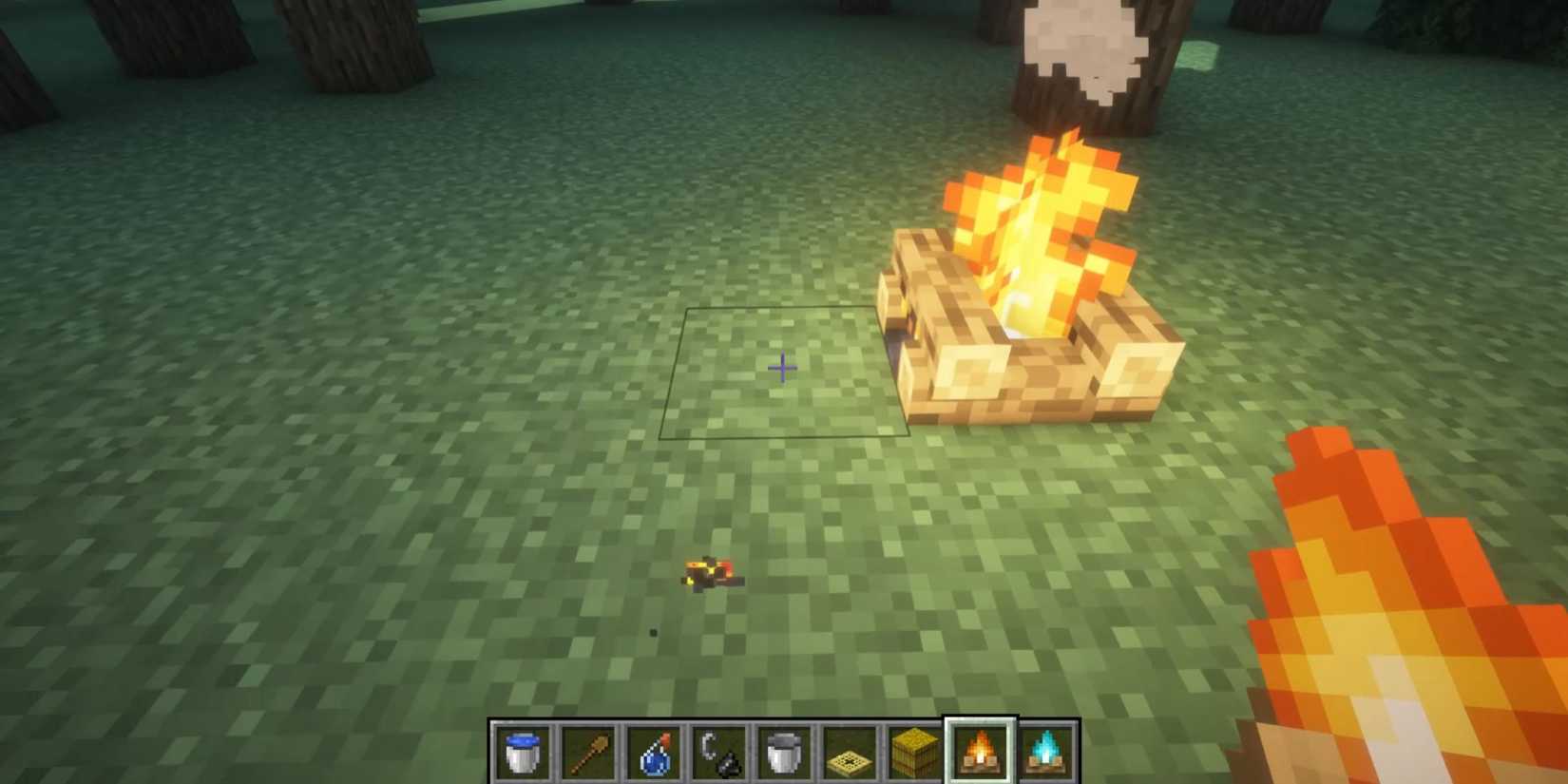This screenshot has width=1568, height=784.
Task: Select the empty iron bucket slot
Action: coord(781,751)
